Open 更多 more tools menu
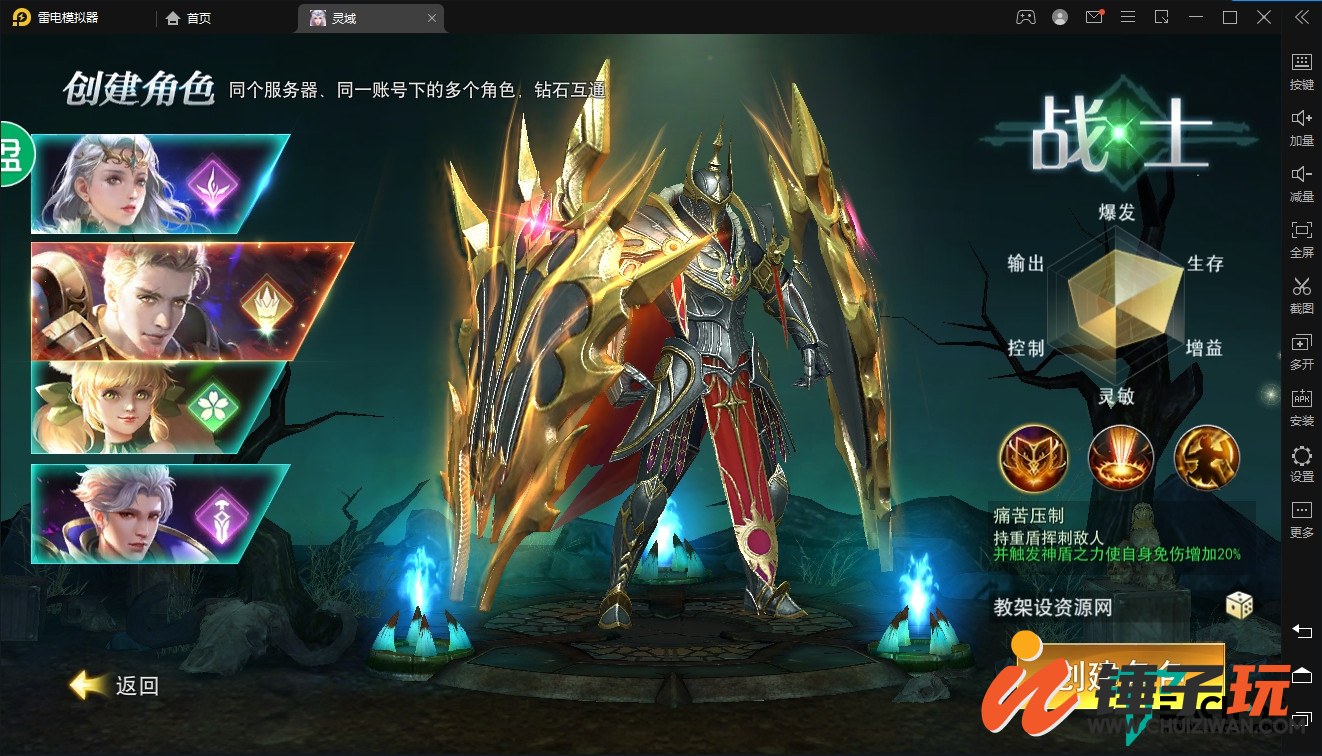 [1301, 520]
